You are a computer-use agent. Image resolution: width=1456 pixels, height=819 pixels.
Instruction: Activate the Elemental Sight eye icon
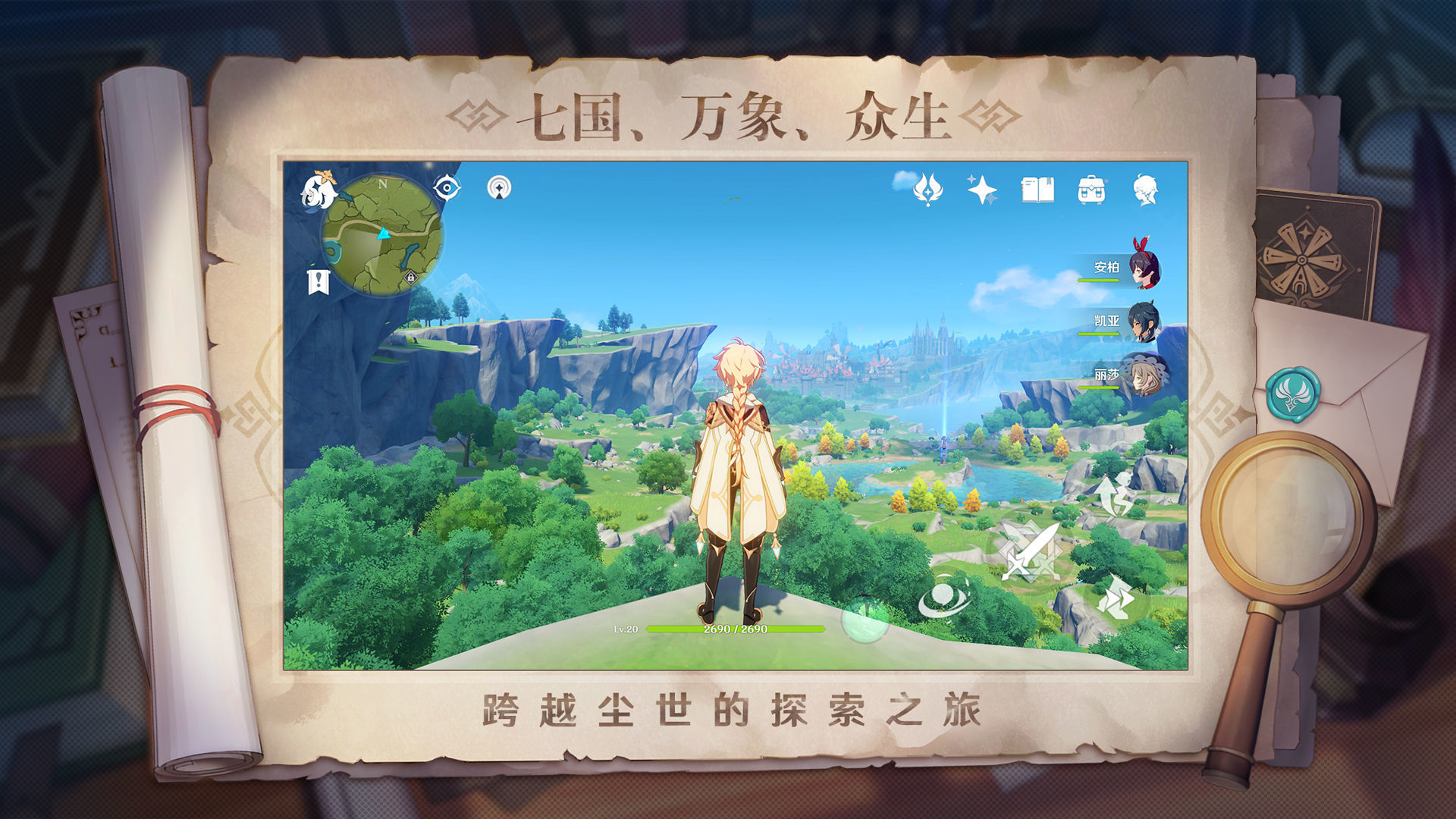447,187
